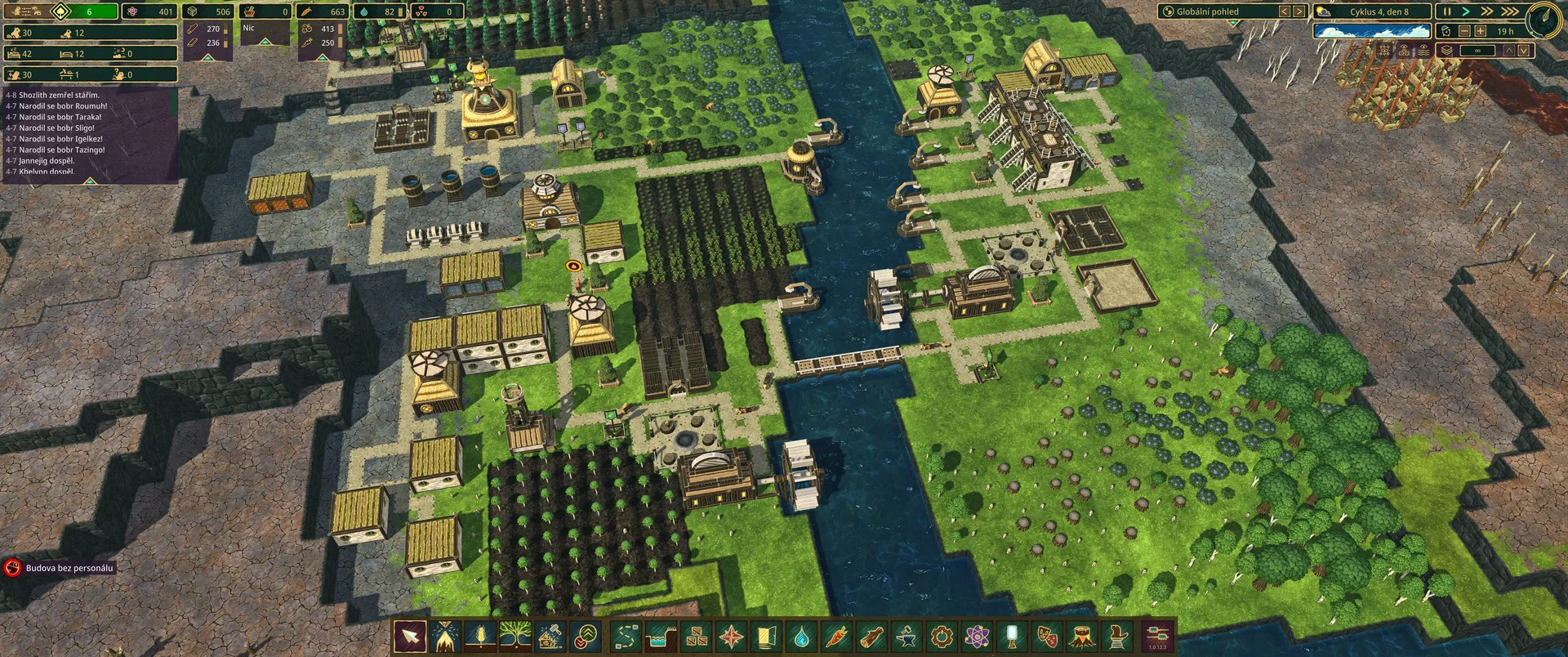1568x657 pixels.
Task: Set game speed to triple arrows
Action: click(x=1509, y=11)
